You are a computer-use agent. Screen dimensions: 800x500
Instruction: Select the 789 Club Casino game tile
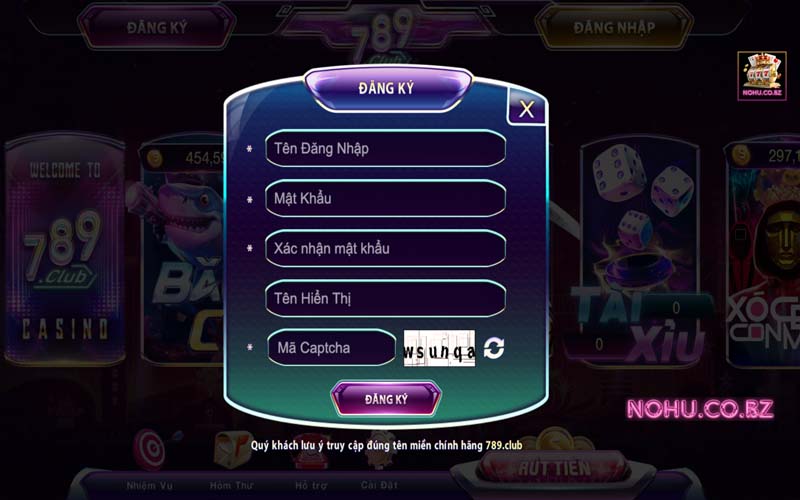point(66,250)
